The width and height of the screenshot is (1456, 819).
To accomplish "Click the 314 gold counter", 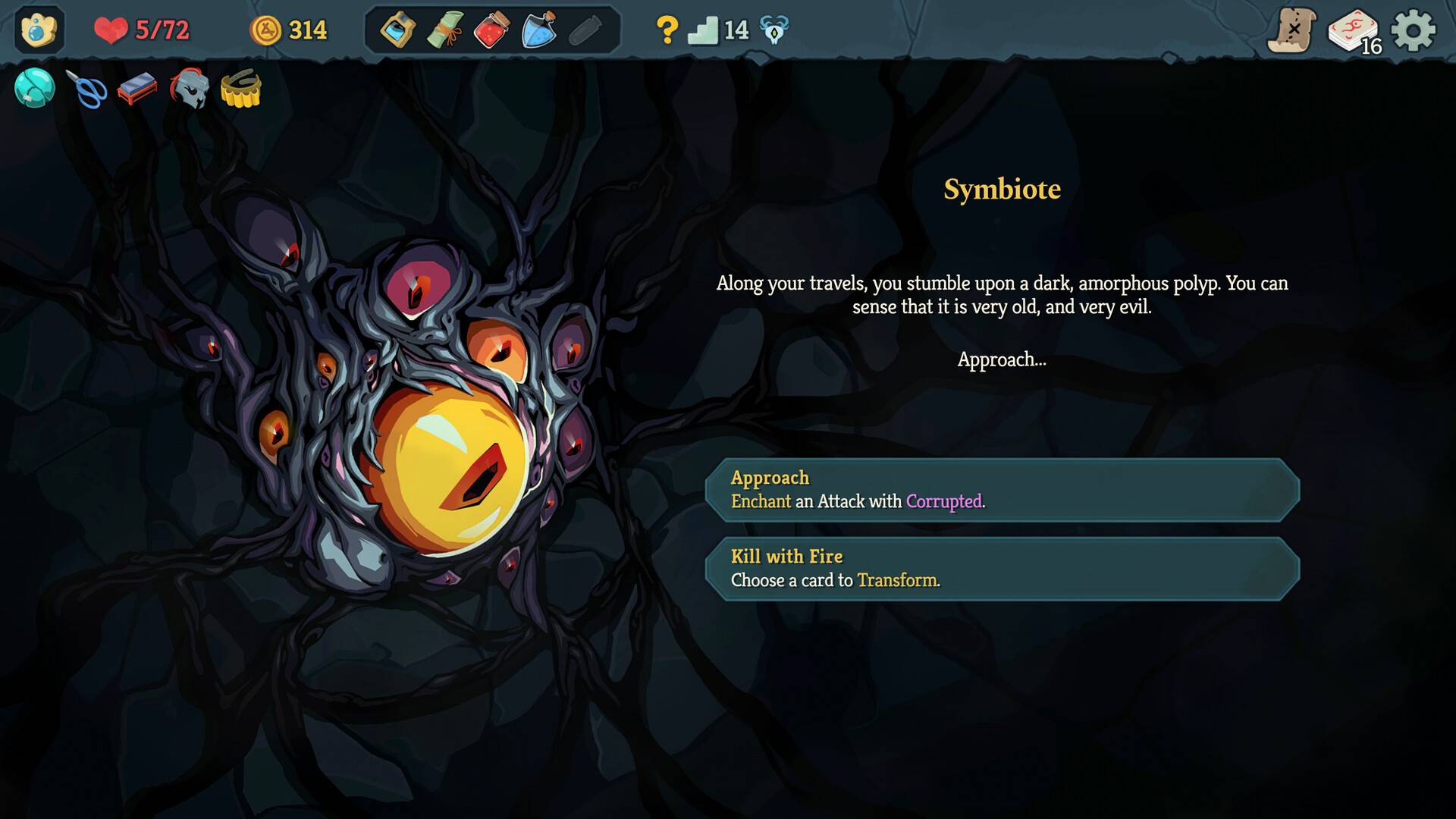I will (x=289, y=30).
